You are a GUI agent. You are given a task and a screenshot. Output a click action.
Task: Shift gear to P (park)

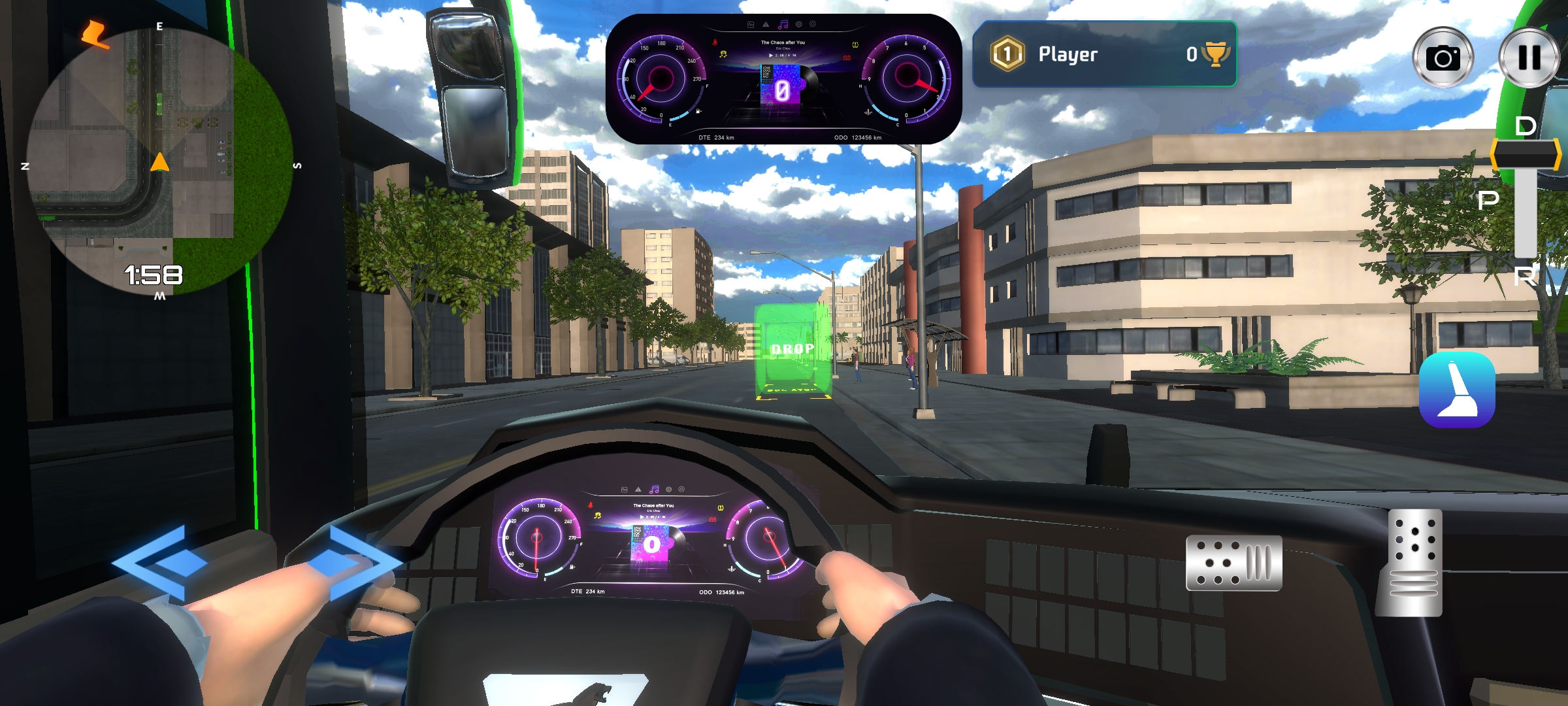pos(1488,200)
